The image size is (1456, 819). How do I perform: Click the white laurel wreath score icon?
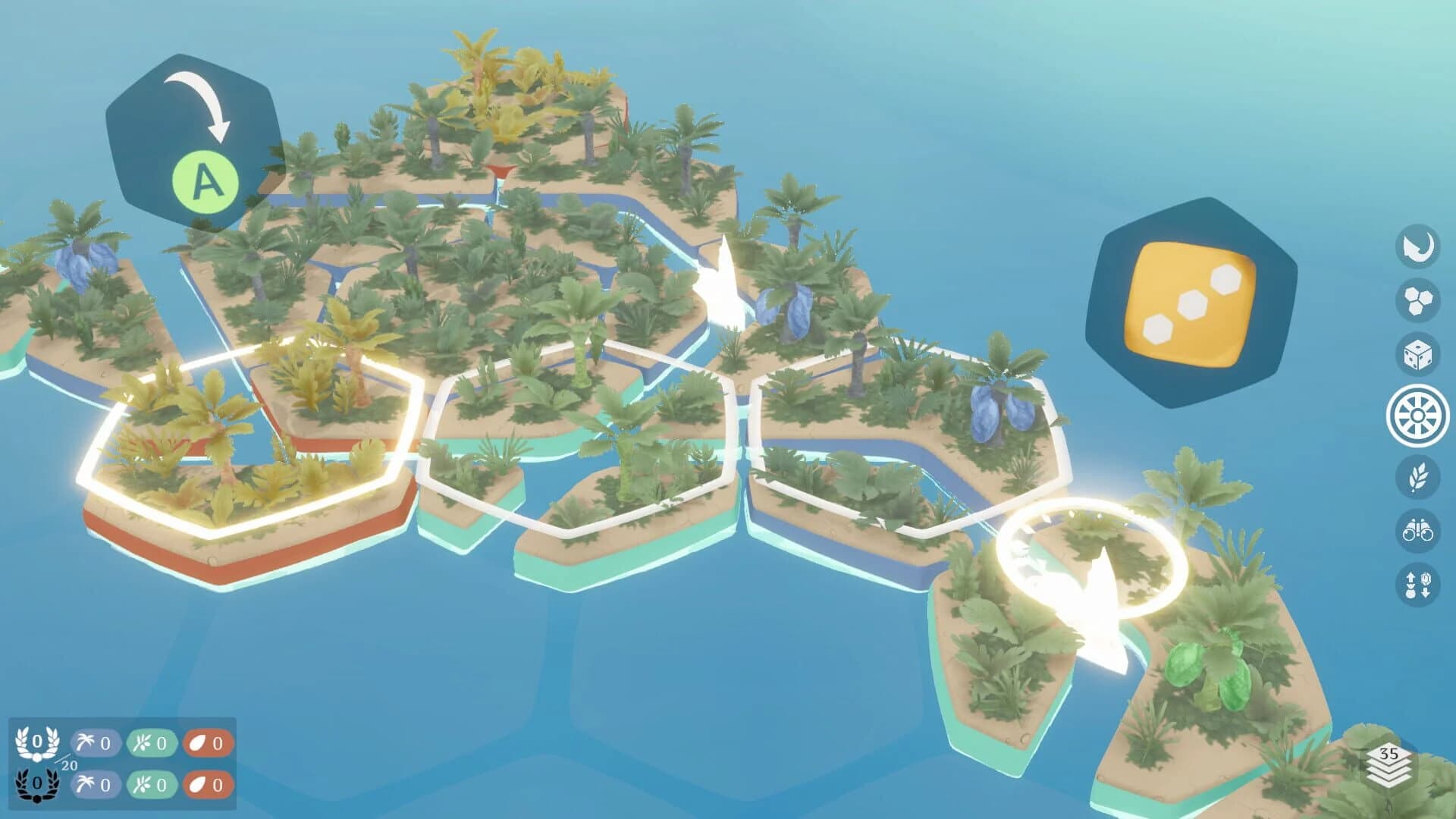pyautogui.click(x=36, y=742)
